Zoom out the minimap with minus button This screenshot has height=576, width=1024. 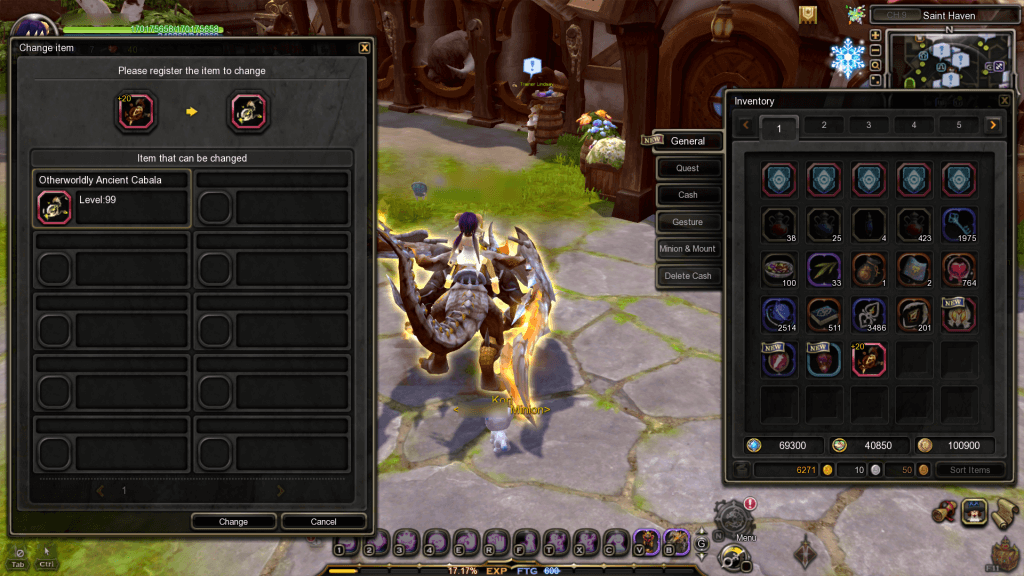876,50
